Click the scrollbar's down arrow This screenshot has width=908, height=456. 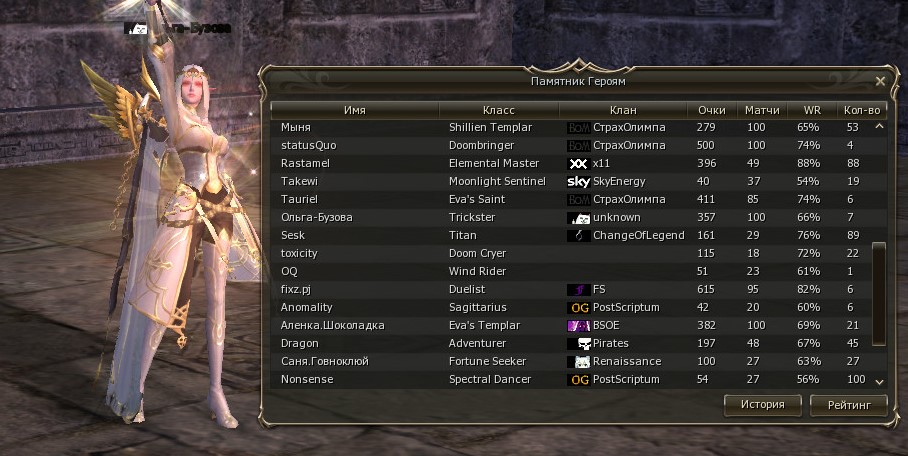tap(880, 381)
